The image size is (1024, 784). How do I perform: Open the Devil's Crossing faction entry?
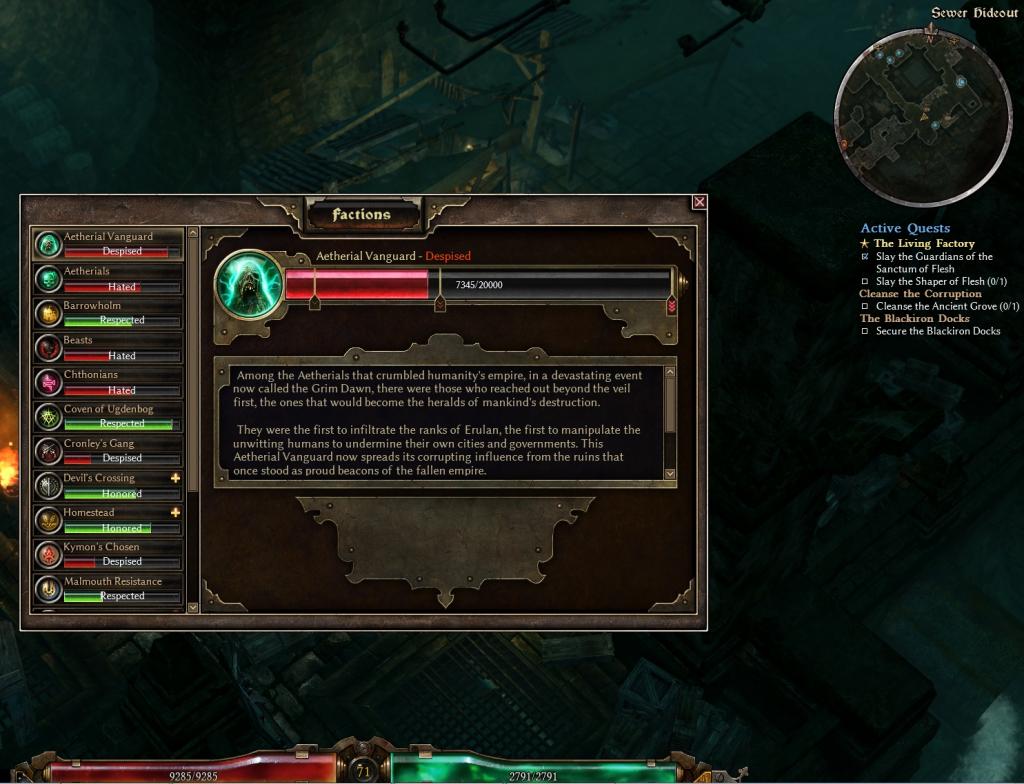pos(108,486)
